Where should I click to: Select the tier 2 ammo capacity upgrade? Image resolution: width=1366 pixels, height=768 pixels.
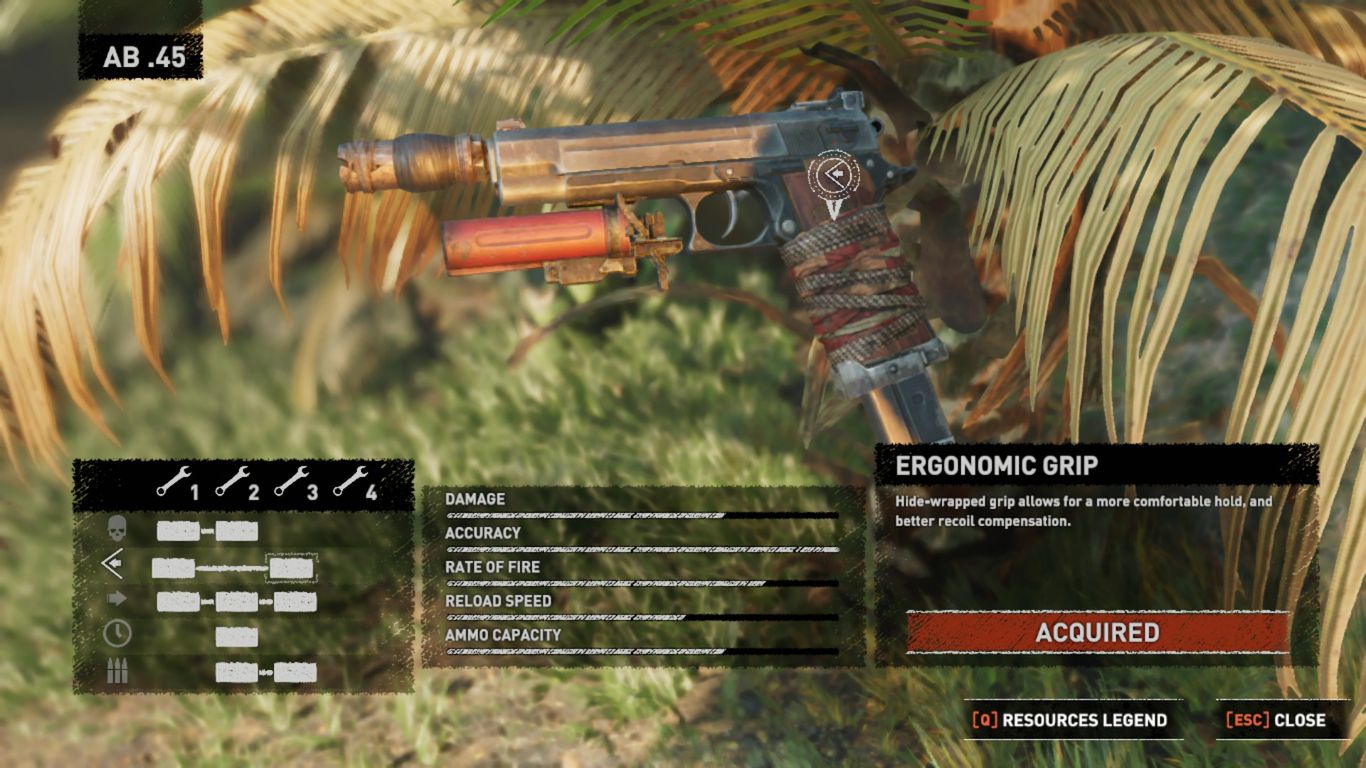point(237,672)
